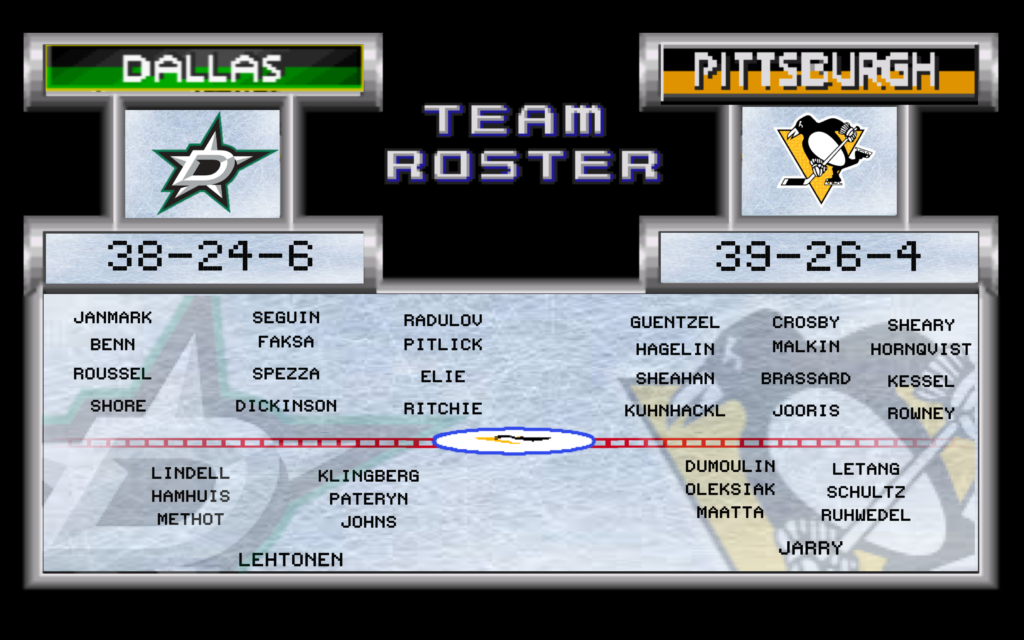Image resolution: width=1024 pixels, height=640 pixels.
Task: Select Dallas defenseman Klingberg
Action: [368, 476]
